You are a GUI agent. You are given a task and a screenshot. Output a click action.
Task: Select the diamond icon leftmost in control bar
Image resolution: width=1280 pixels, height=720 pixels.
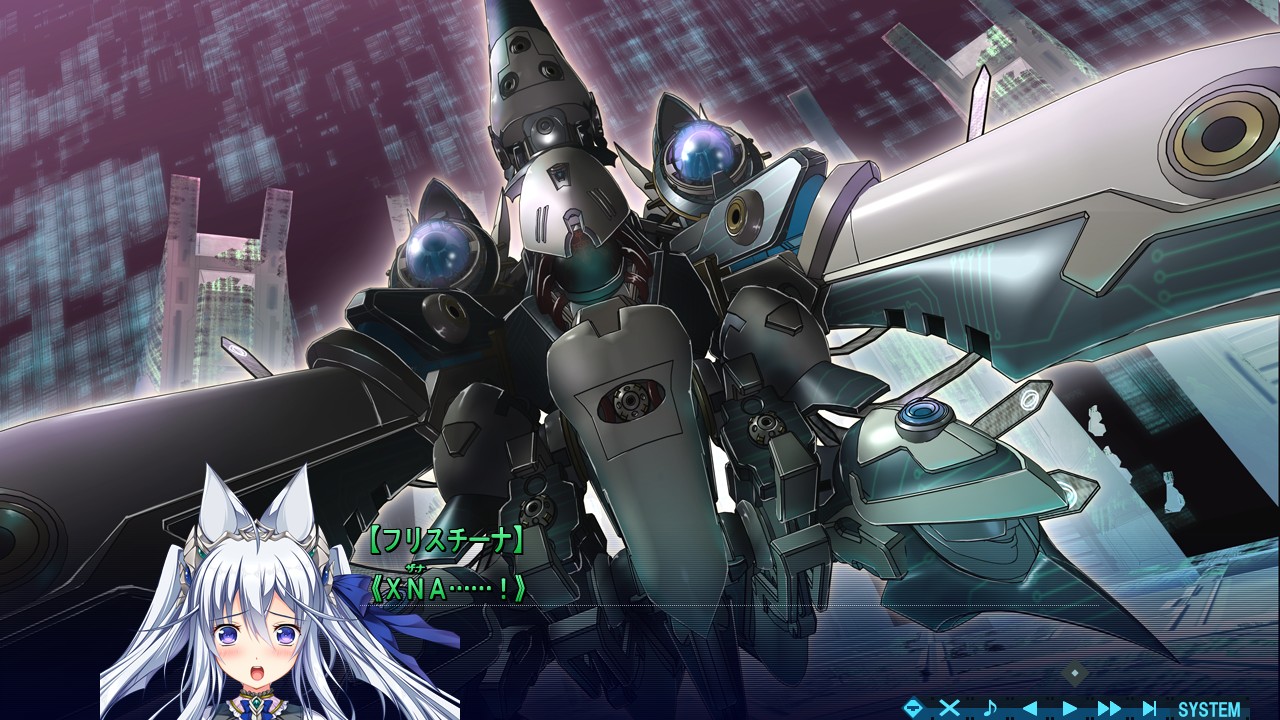click(914, 707)
